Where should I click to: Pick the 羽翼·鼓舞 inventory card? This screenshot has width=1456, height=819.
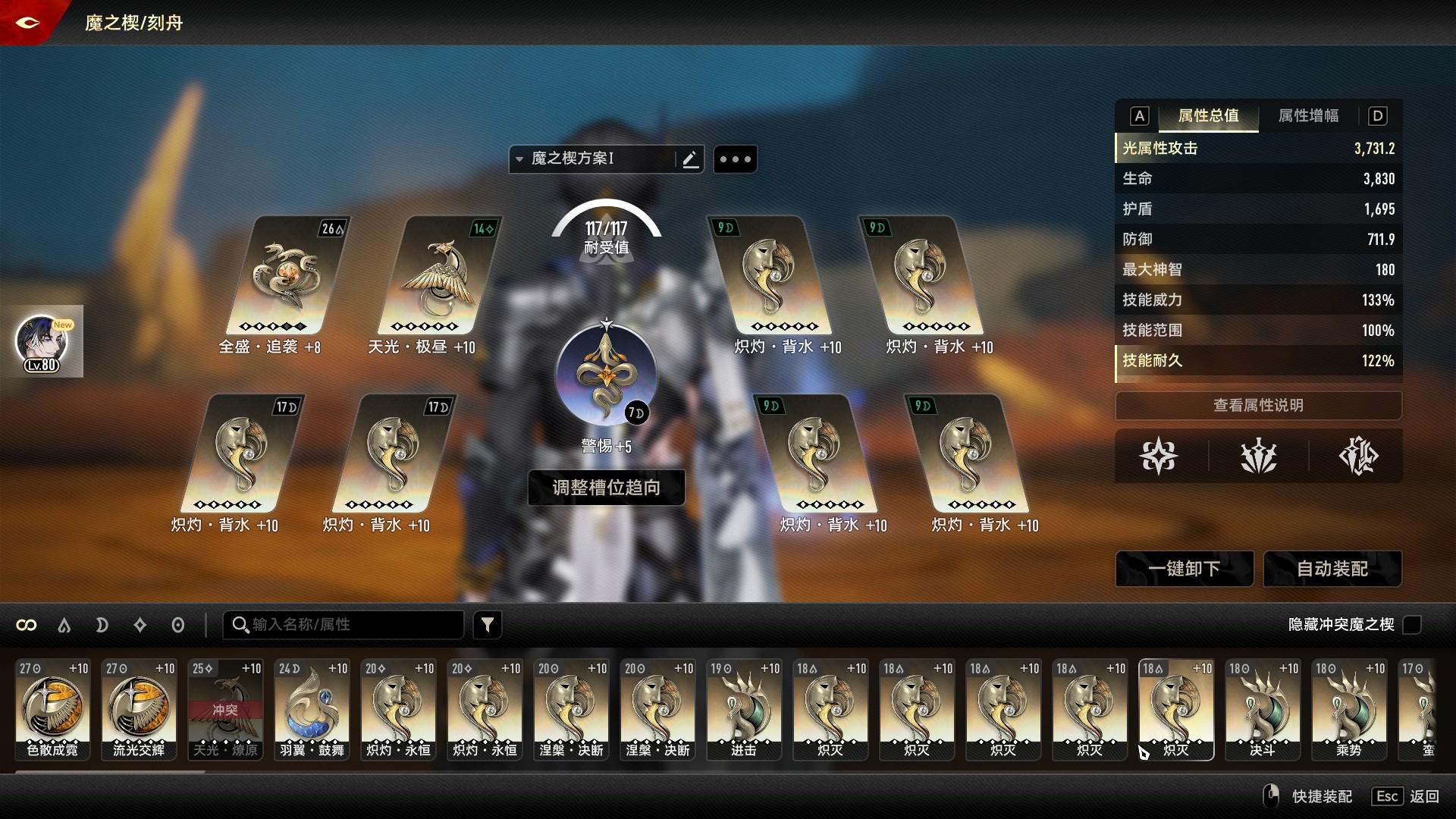[312, 709]
